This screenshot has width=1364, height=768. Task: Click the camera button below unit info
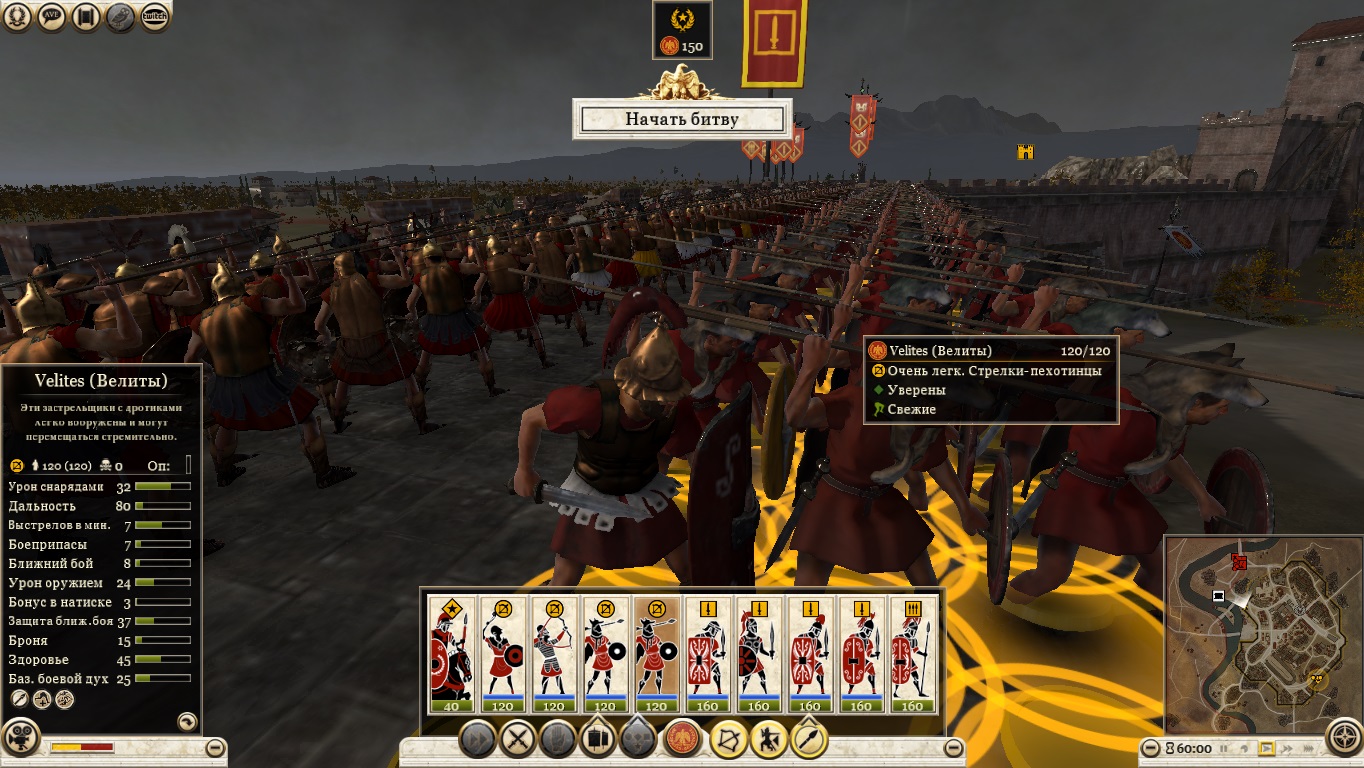pyautogui.click(x=21, y=739)
